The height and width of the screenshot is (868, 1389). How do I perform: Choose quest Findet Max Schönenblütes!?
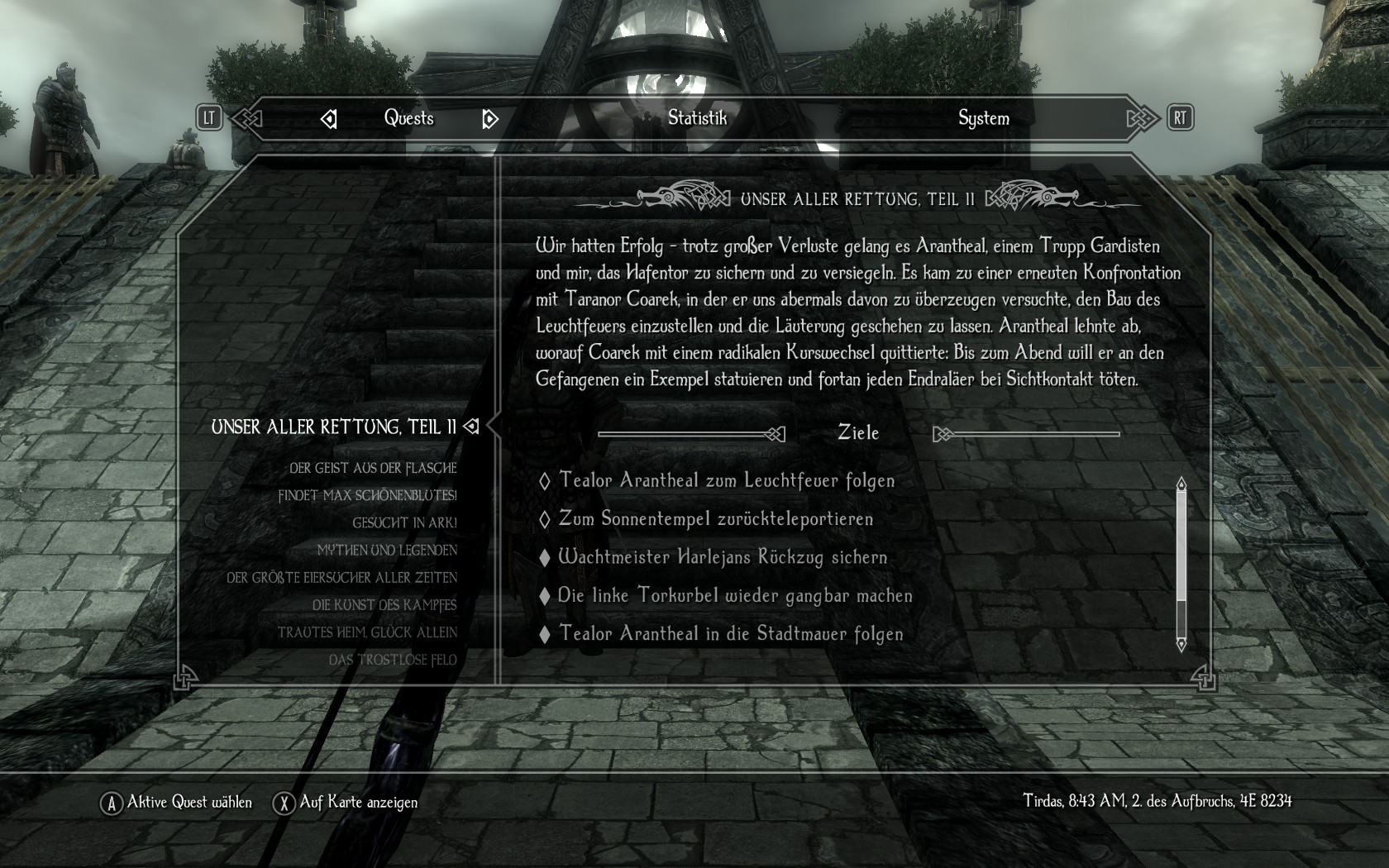[x=367, y=496]
